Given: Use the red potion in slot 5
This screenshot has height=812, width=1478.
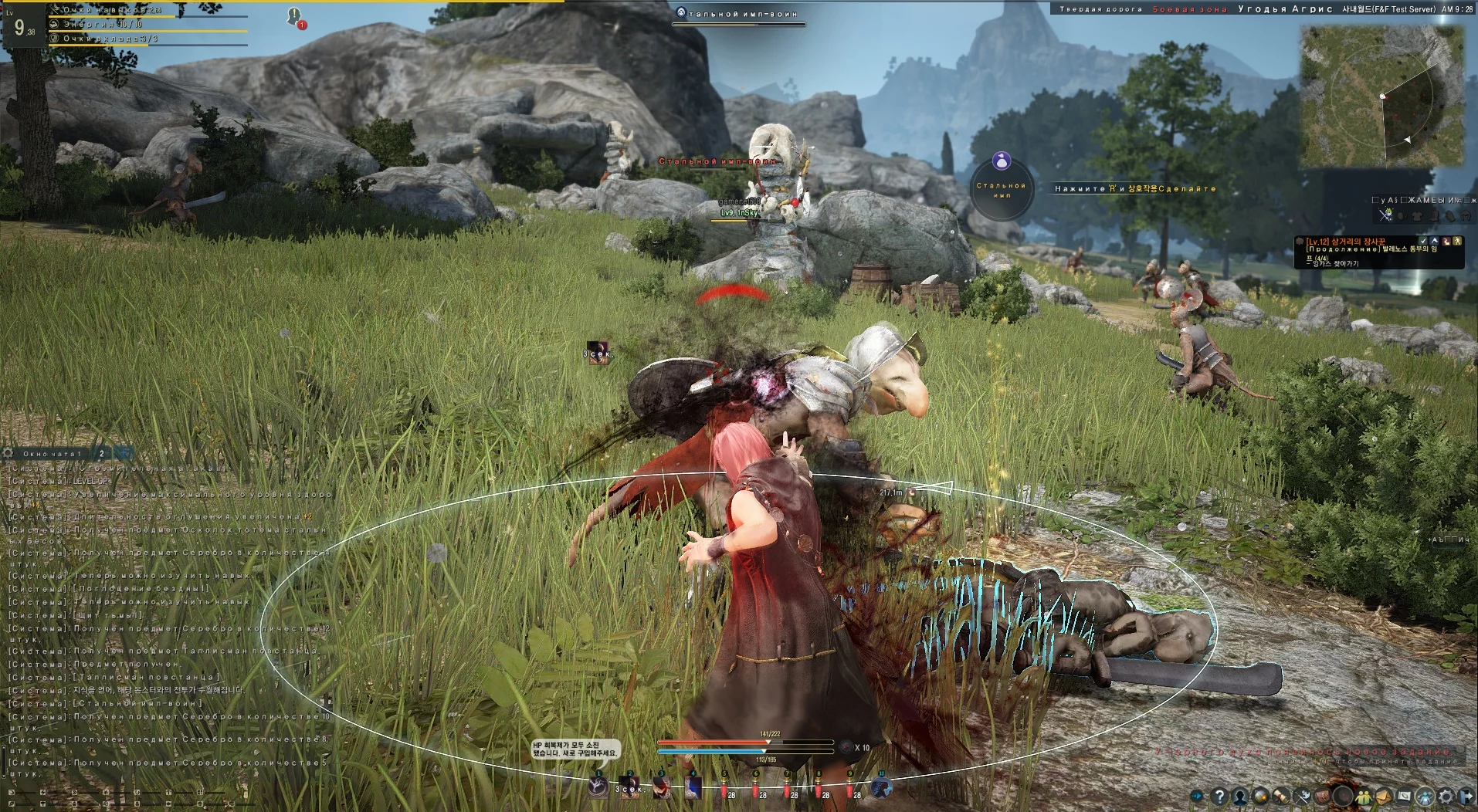Looking at the screenshot, I should click(x=725, y=787).
